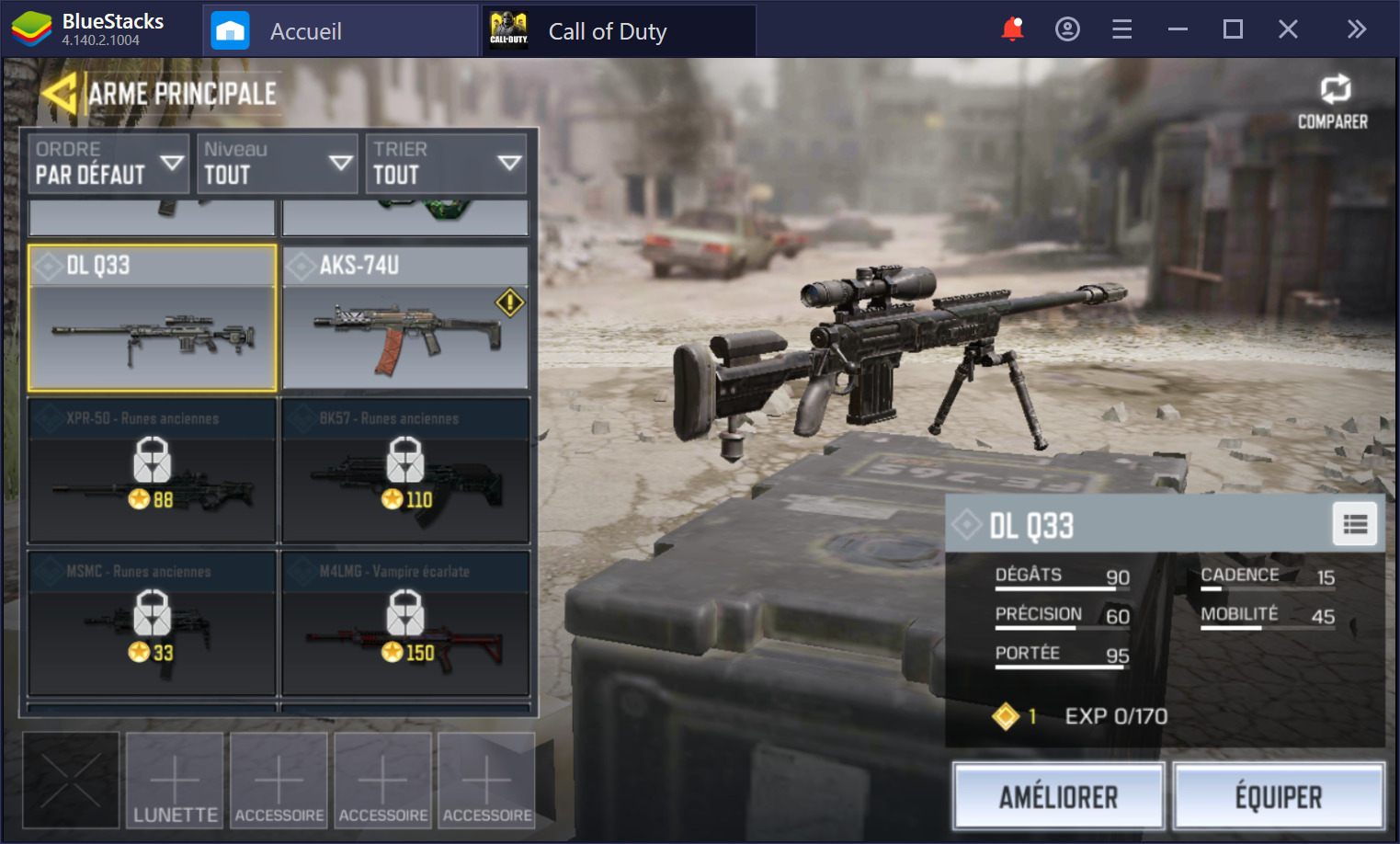Open the first ACCESSOIRE attachment slot
This screenshot has height=844, width=1400.
pyautogui.click(x=279, y=780)
